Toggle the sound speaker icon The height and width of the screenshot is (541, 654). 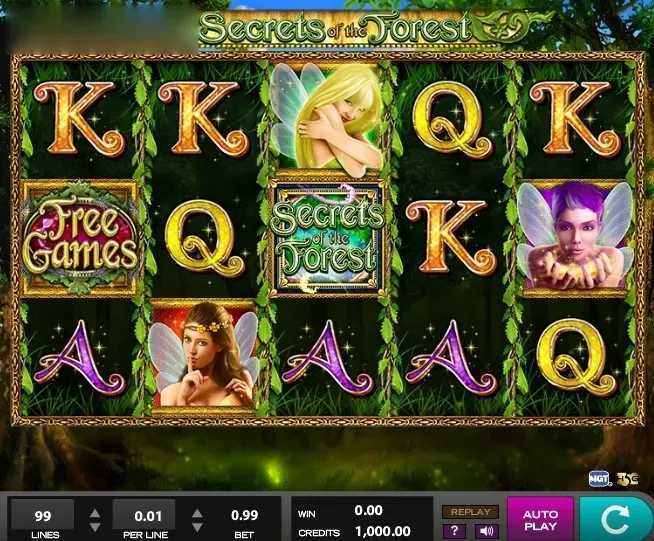pos(484,531)
